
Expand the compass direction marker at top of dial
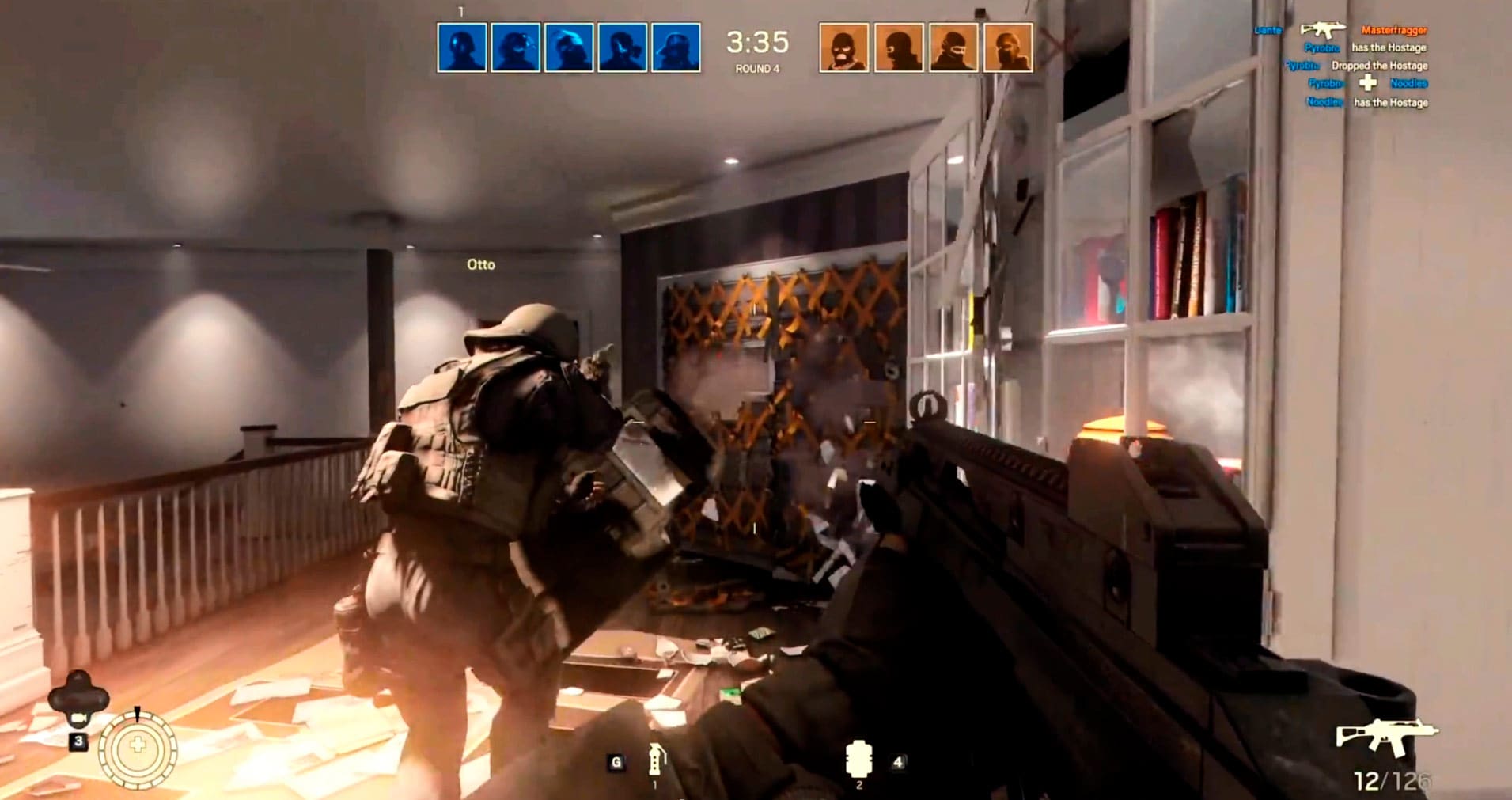pyautogui.click(x=136, y=715)
